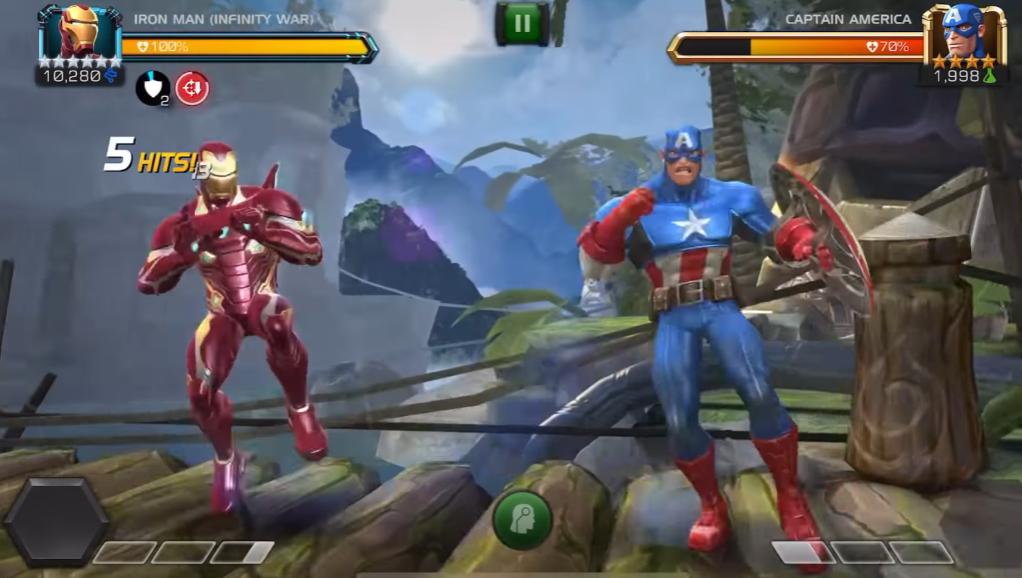Select the Captain America portrait
This screenshot has width=1022, height=578.
coord(962,34)
